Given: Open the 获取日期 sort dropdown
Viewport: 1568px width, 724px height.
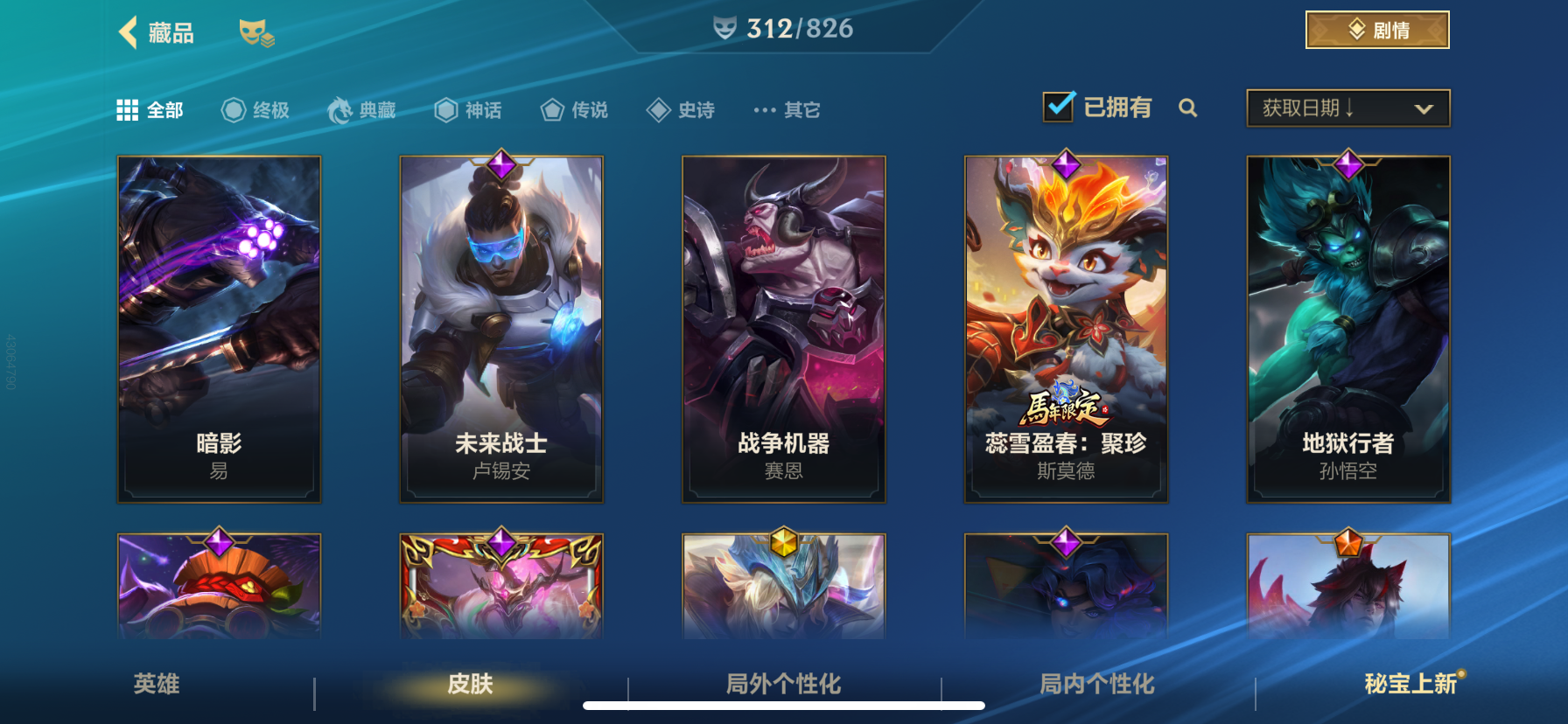Looking at the screenshot, I should [1321, 107].
